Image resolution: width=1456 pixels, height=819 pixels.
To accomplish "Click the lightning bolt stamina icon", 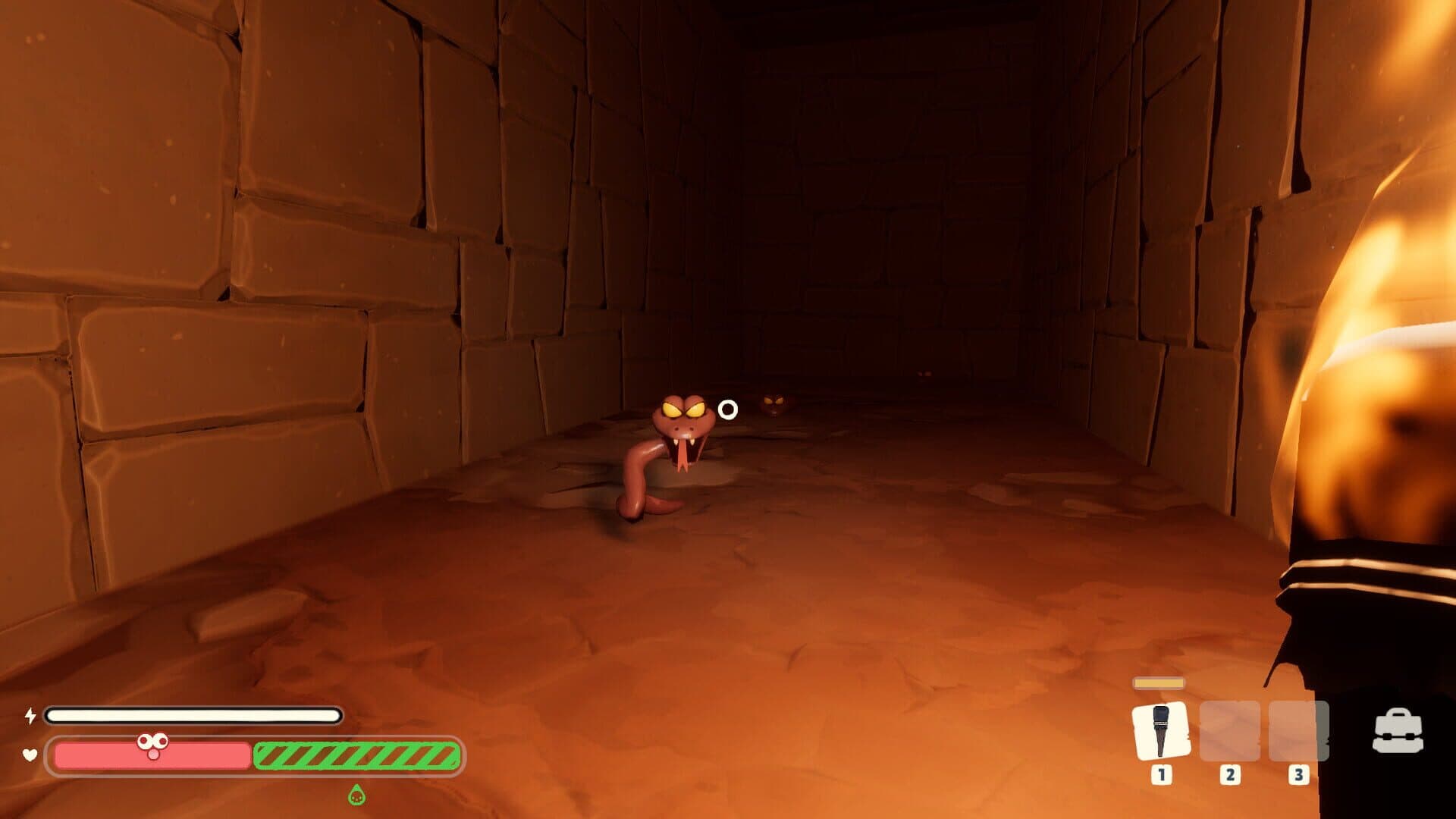I will (x=29, y=714).
